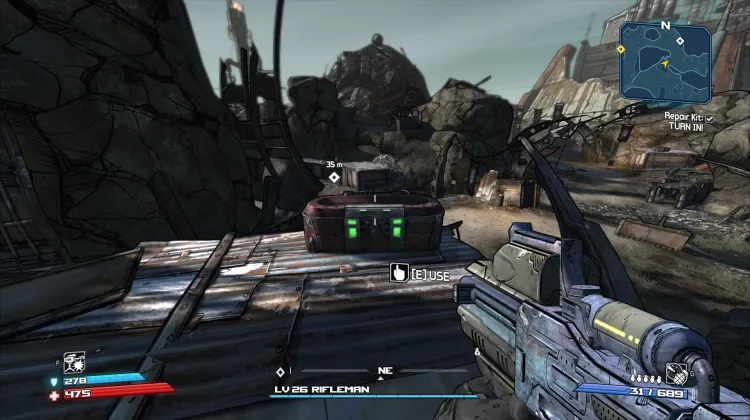The height and width of the screenshot is (420, 750).
Task: Click the NE compass heading strip
Action: click(x=384, y=371)
